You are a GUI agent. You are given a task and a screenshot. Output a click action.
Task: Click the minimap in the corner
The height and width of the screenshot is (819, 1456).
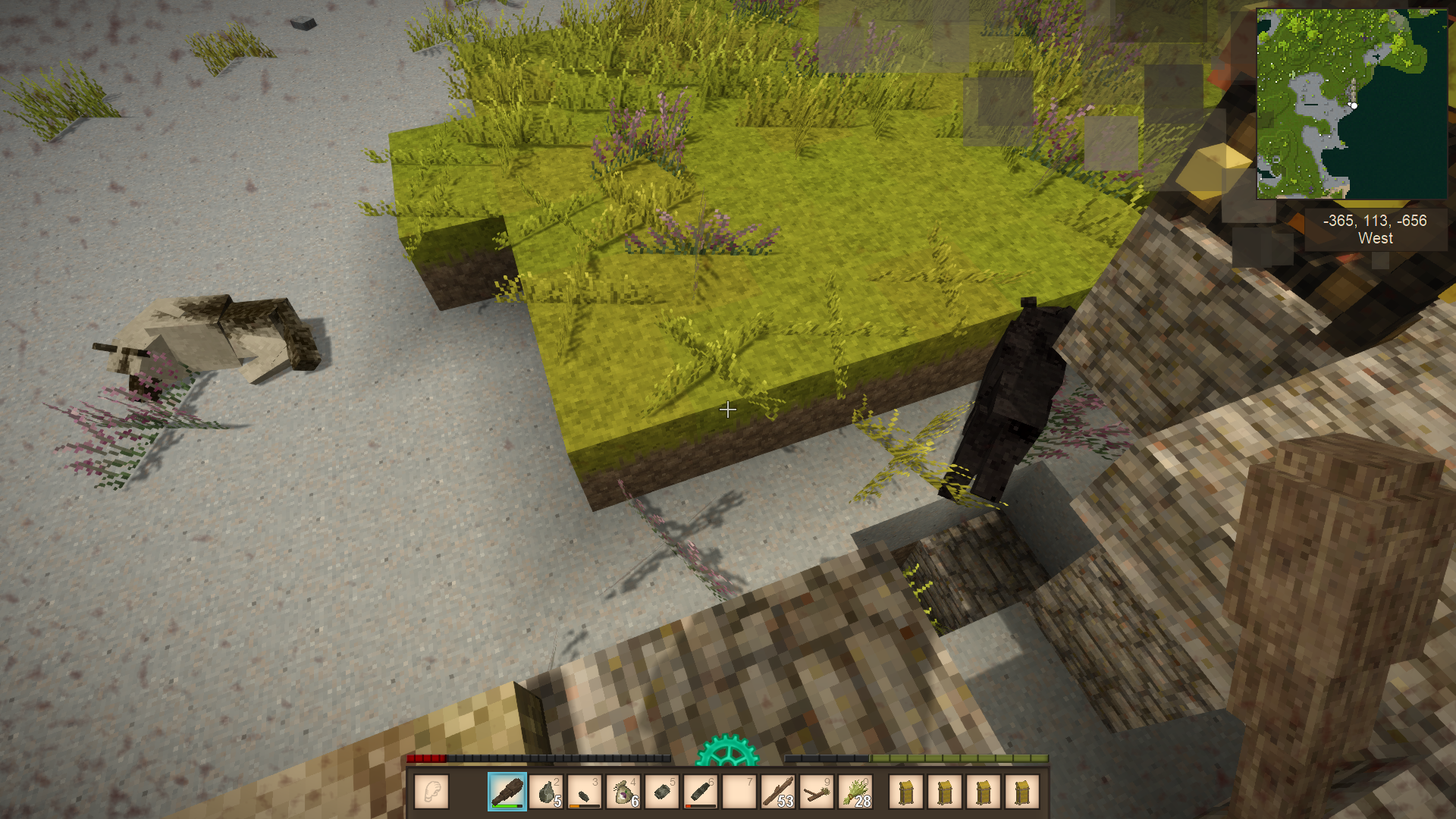(1351, 104)
